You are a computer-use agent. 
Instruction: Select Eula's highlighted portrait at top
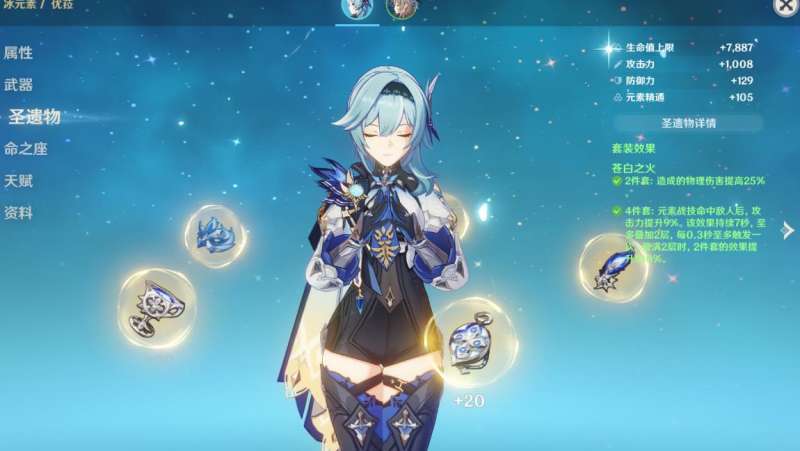(x=357, y=9)
